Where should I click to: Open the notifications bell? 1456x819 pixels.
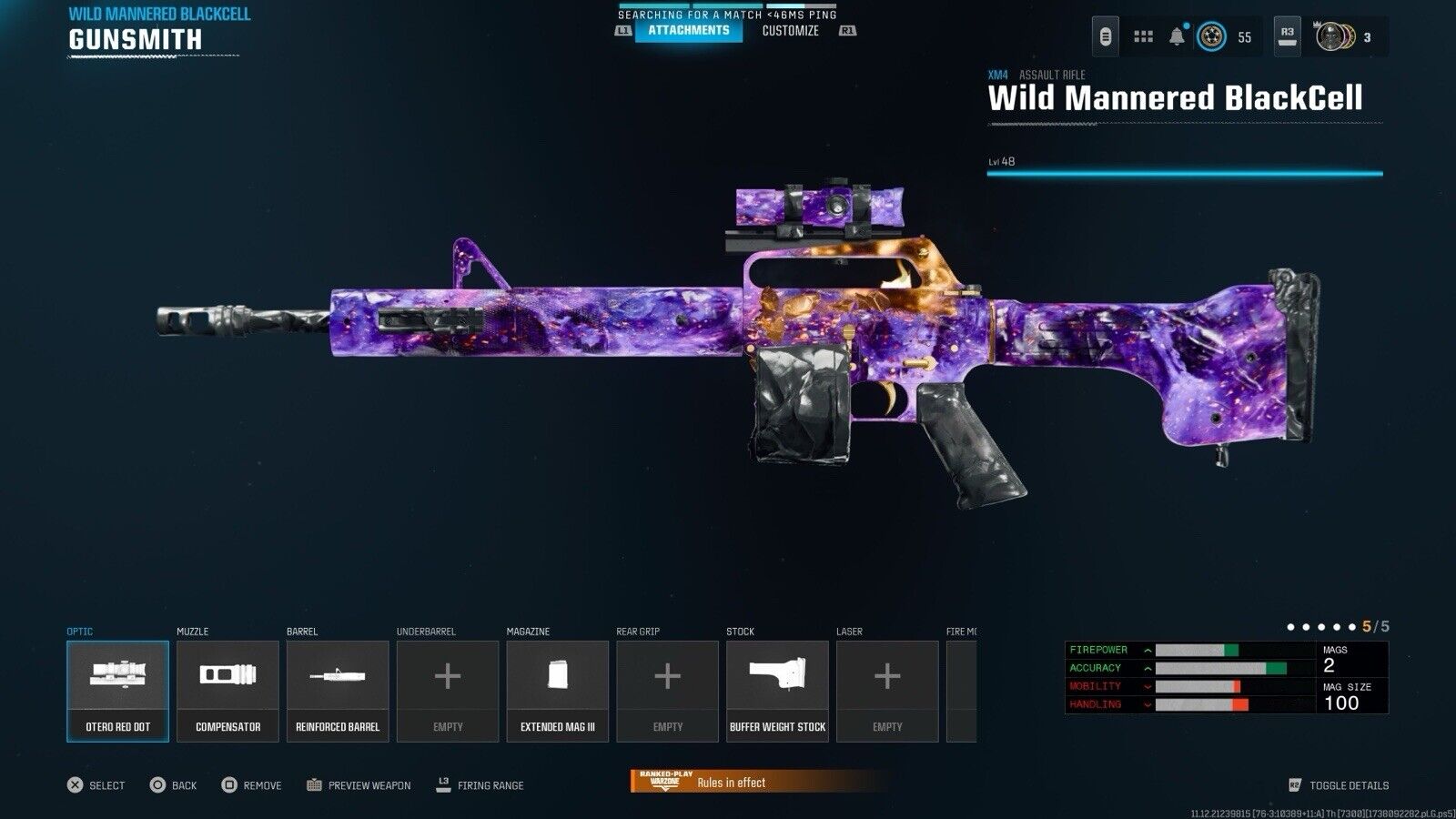coord(1177,37)
